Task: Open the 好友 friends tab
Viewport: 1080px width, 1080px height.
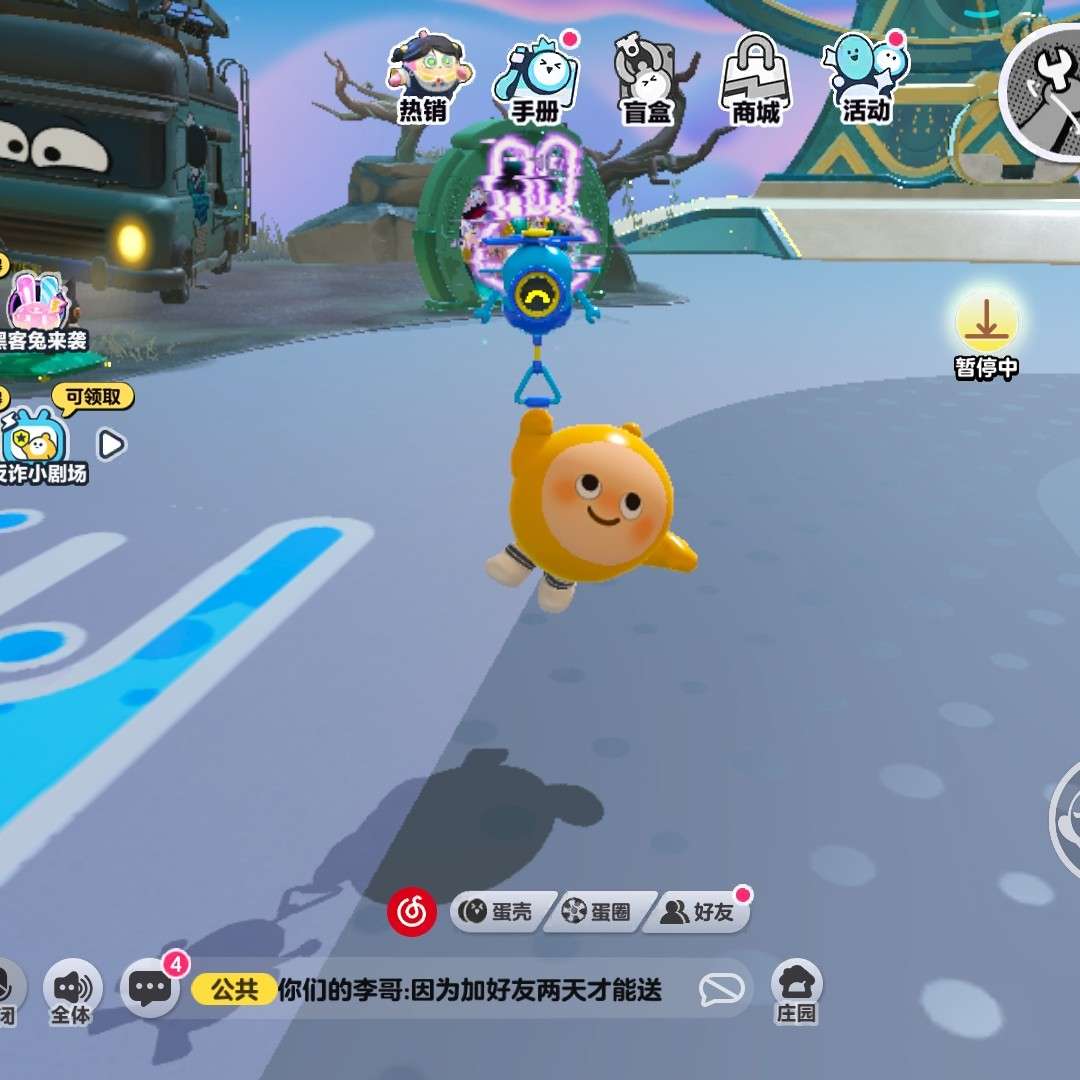Action: click(699, 912)
